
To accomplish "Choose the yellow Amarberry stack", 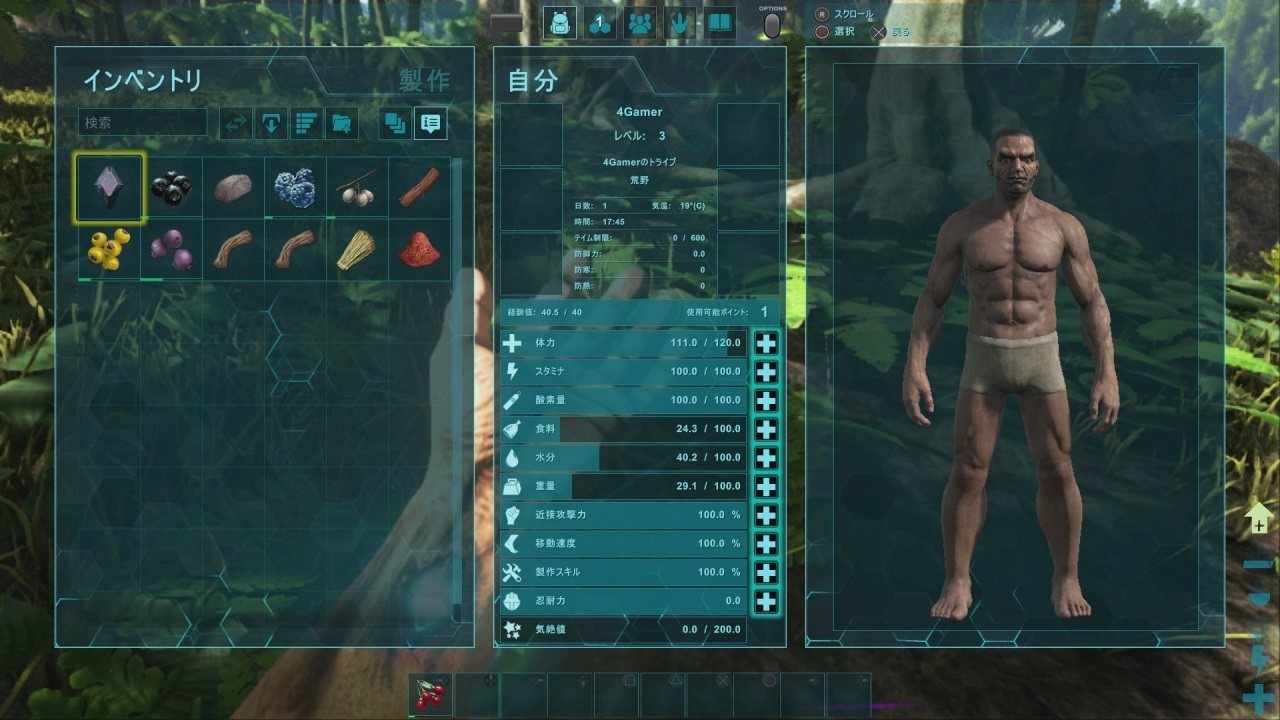I will (109, 249).
